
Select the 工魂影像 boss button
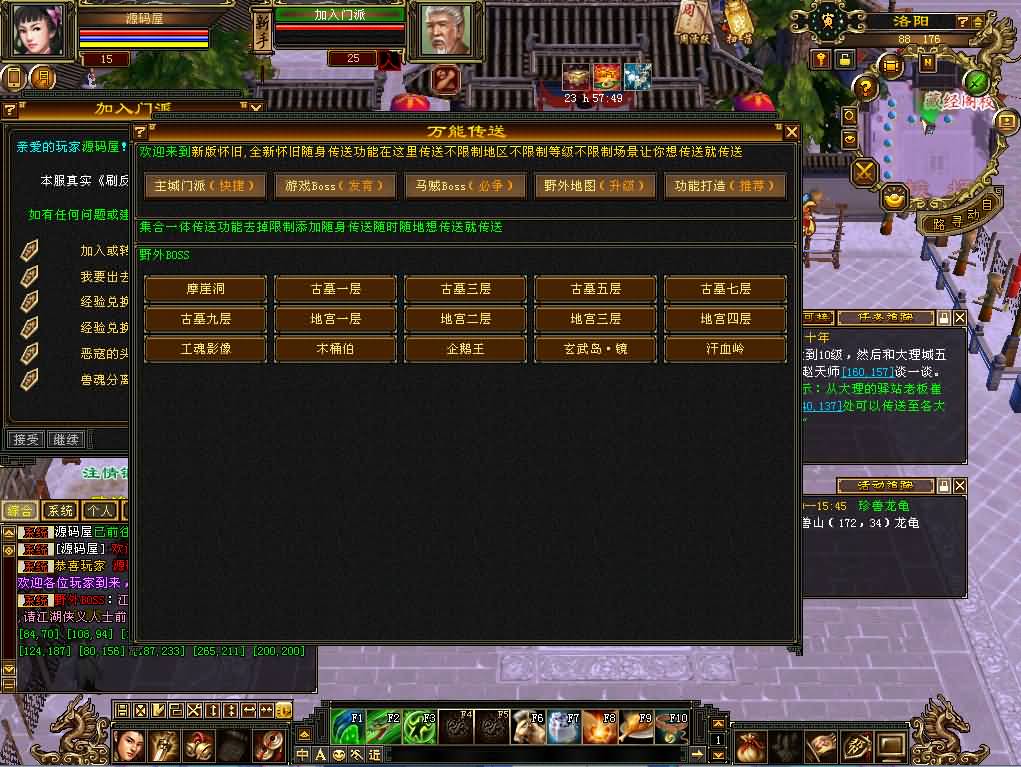(x=206, y=349)
